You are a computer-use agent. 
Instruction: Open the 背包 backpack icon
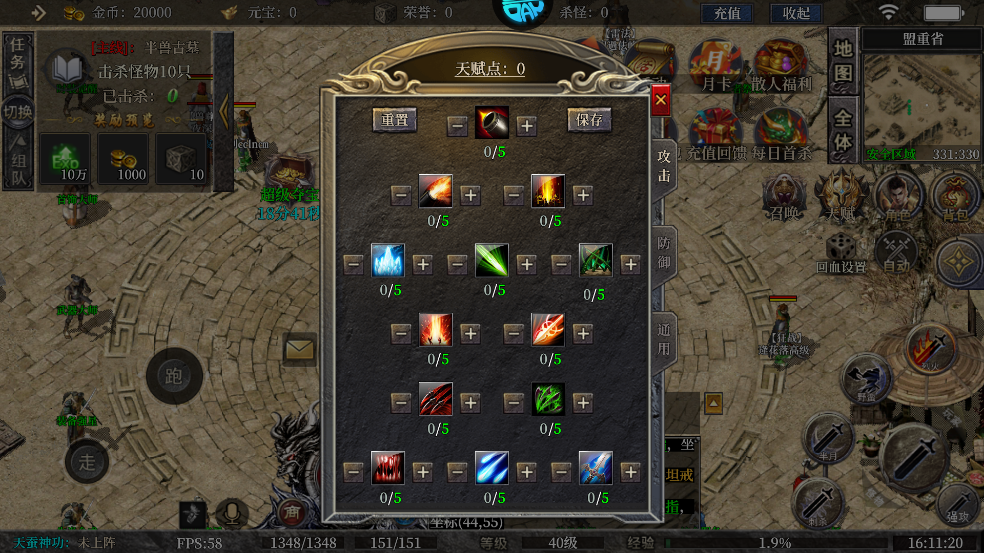click(955, 197)
